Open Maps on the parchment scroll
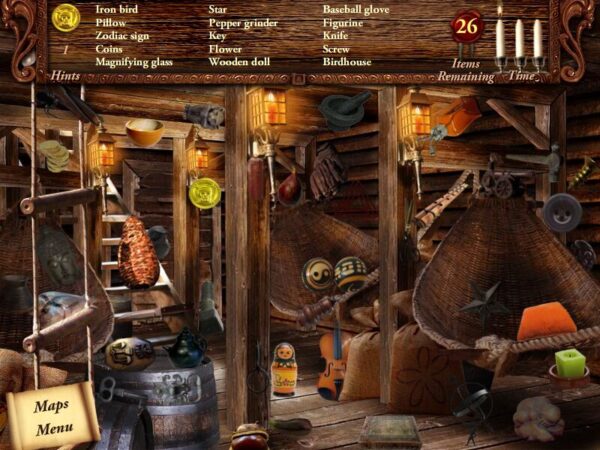 [51, 406]
